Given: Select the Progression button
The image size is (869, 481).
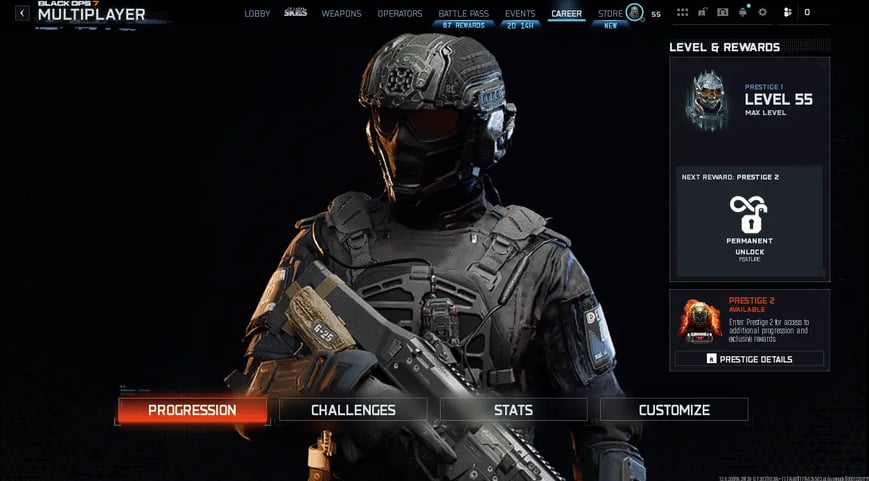Looking at the screenshot, I should coord(192,410).
